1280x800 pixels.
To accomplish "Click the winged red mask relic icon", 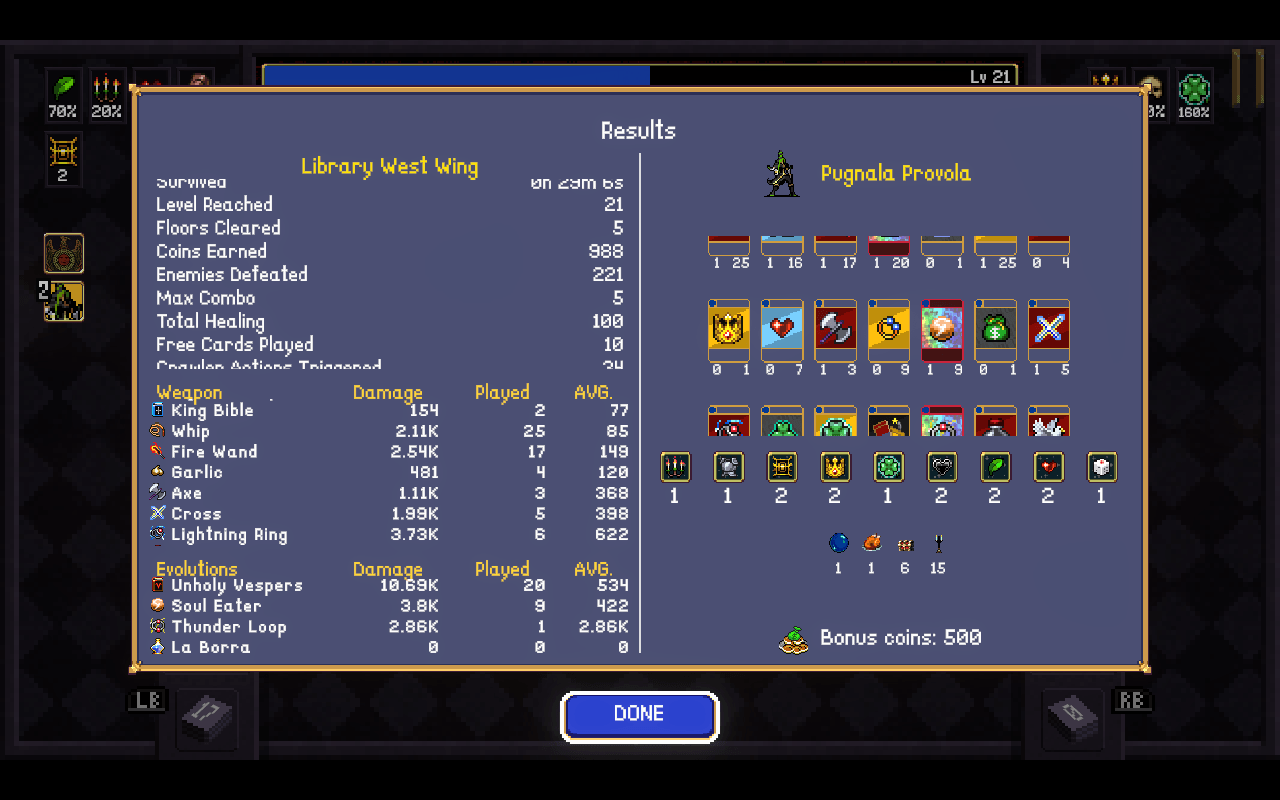I will tap(64, 254).
